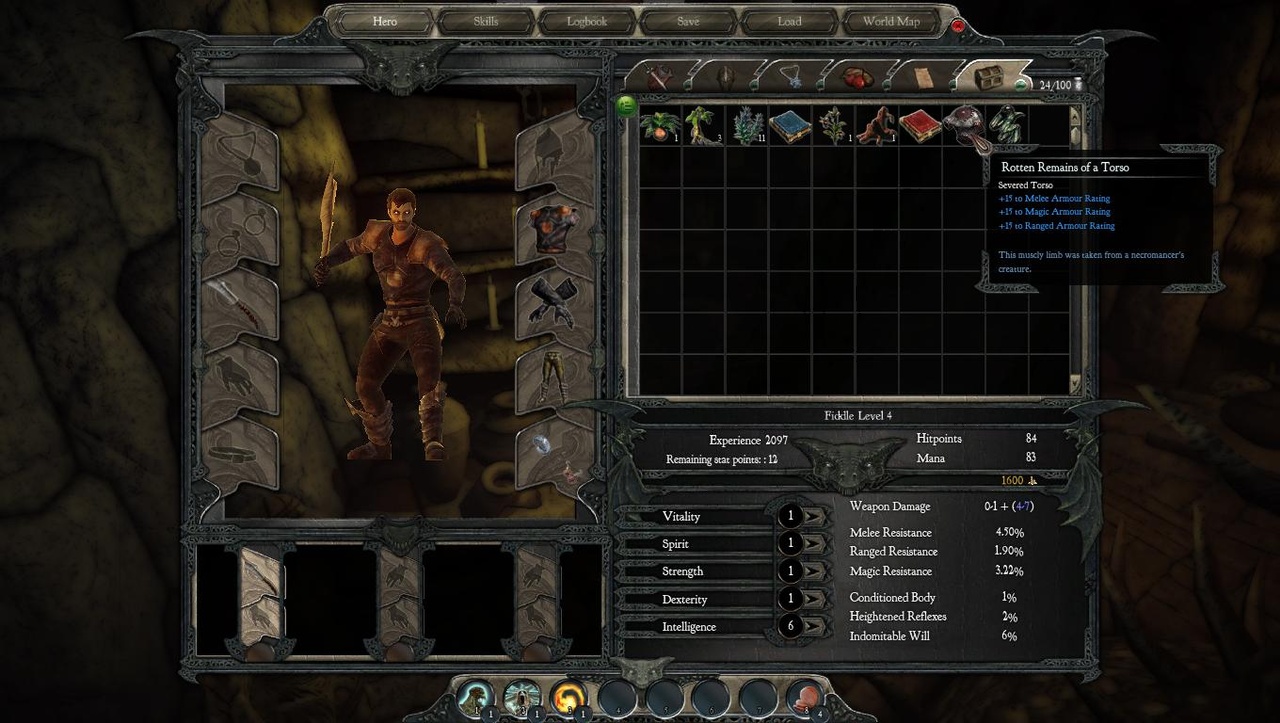The width and height of the screenshot is (1280, 723).
Task: Click the blue book in the inventory grid
Action: pyautogui.click(x=790, y=125)
